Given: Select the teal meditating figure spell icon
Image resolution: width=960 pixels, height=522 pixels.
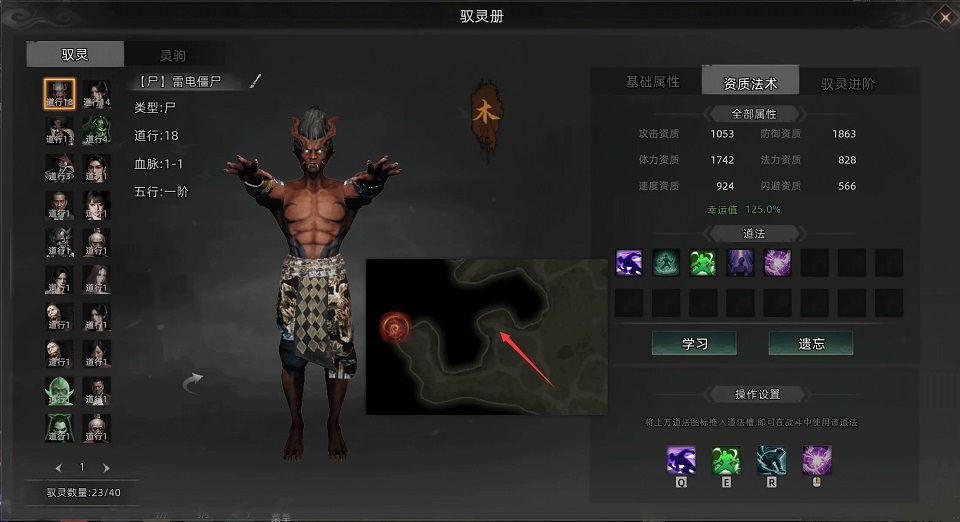Looking at the screenshot, I should [666, 263].
